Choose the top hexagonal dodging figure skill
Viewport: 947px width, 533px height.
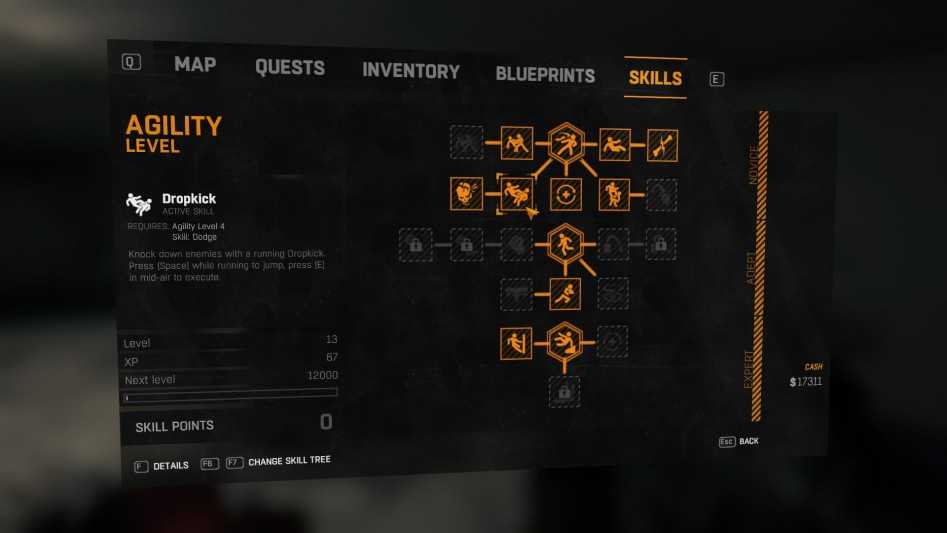pos(566,144)
